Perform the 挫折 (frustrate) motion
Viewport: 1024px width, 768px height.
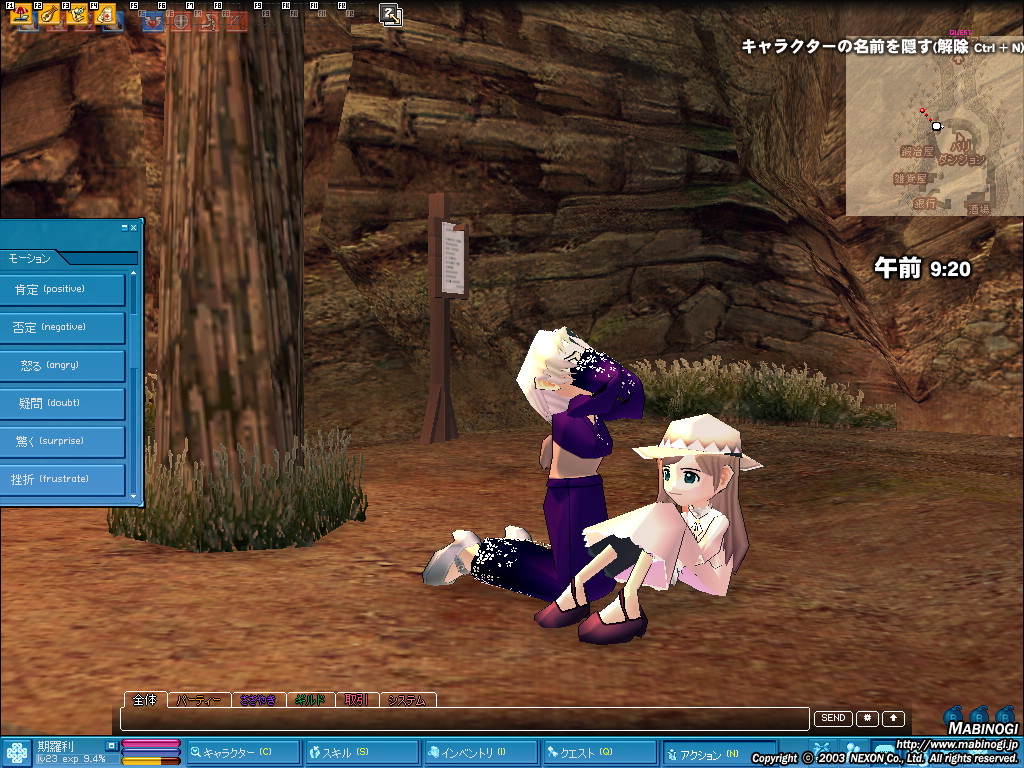[62, 480]
